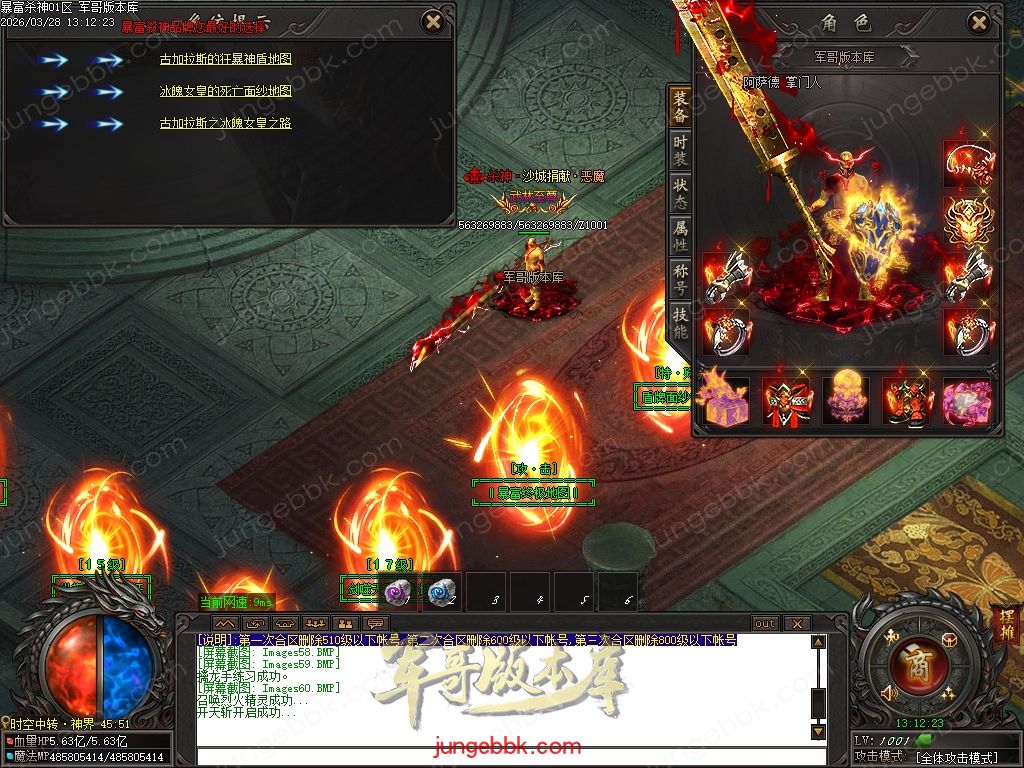Select the flaming necklace equipment slot
This screenshot has height=768, width=1024.
point(968,164)
